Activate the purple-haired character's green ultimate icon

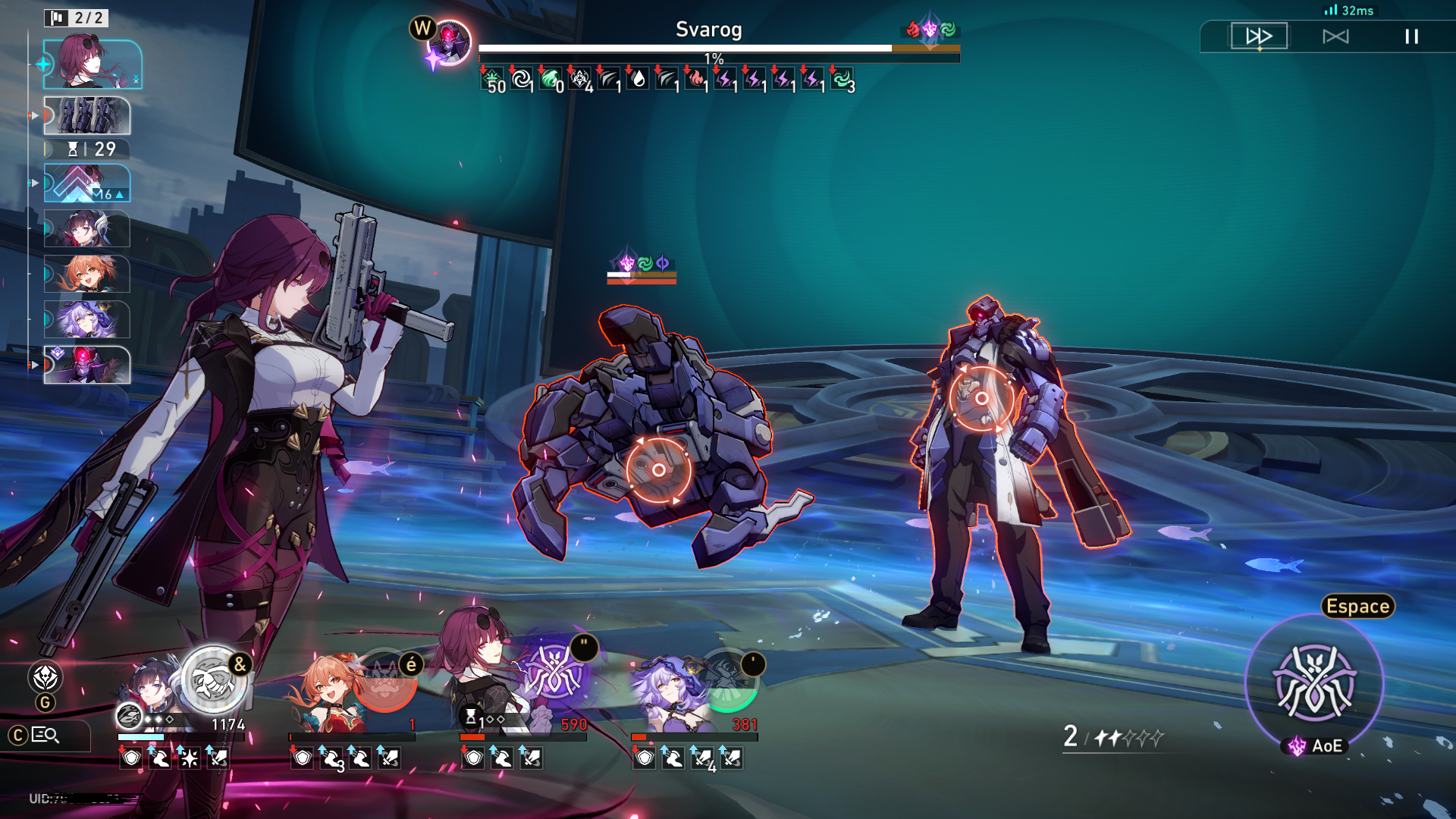pyautogui.click(x=726, y=679)
